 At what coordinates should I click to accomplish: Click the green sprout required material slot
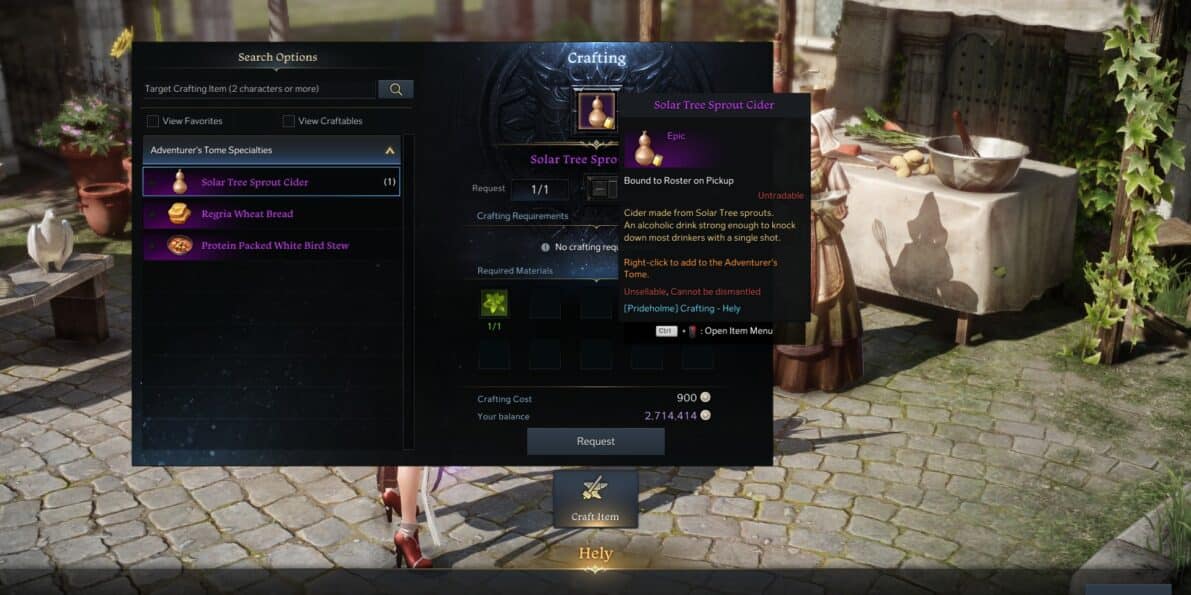[x=494, y=303]
